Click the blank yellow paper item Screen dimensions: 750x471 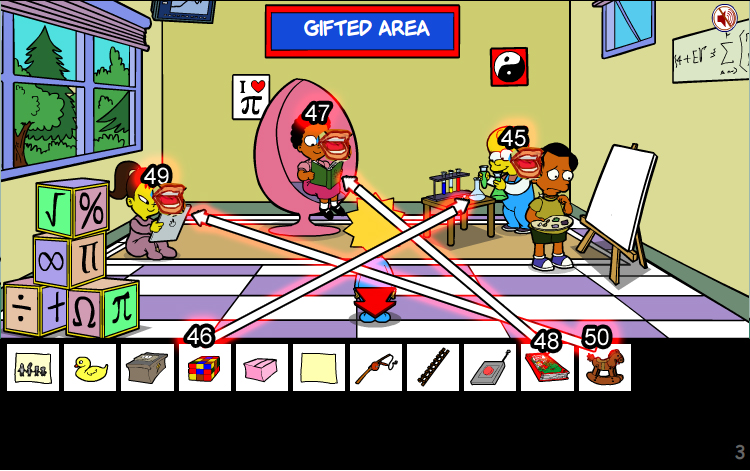(319, 368)
